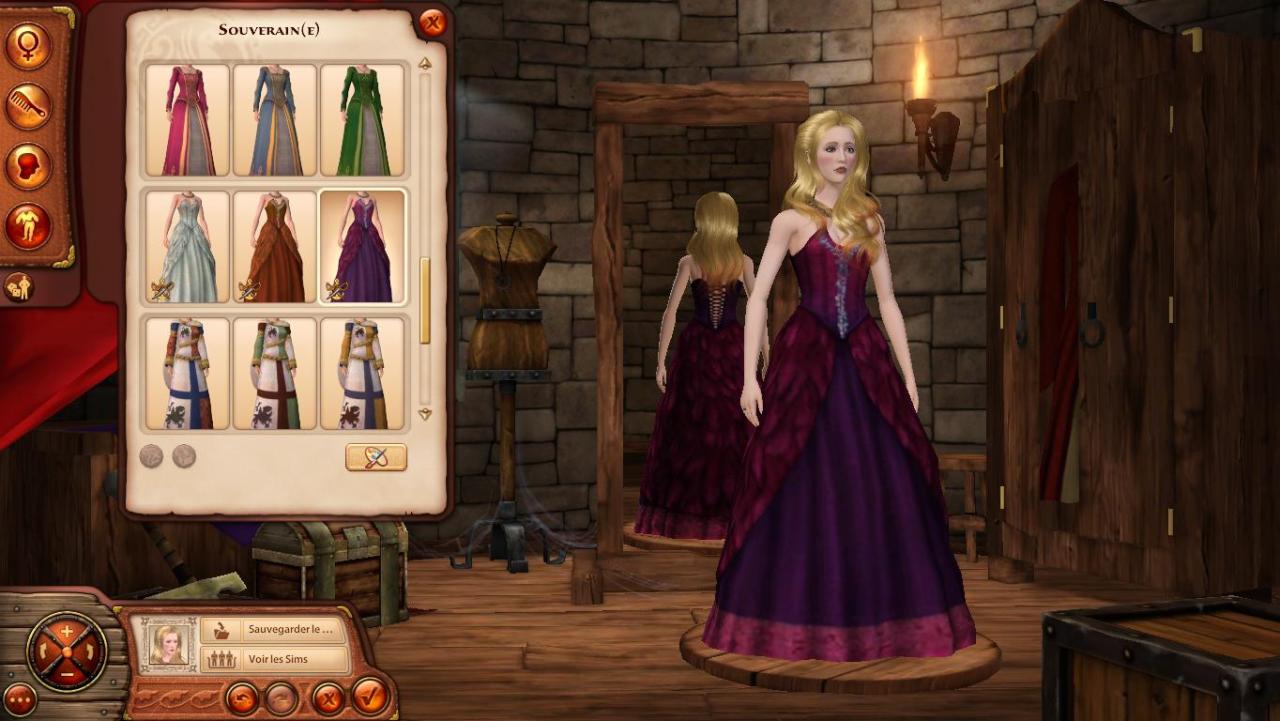
Task: Open the head and face tab
Action: click(x=28, y=166)
